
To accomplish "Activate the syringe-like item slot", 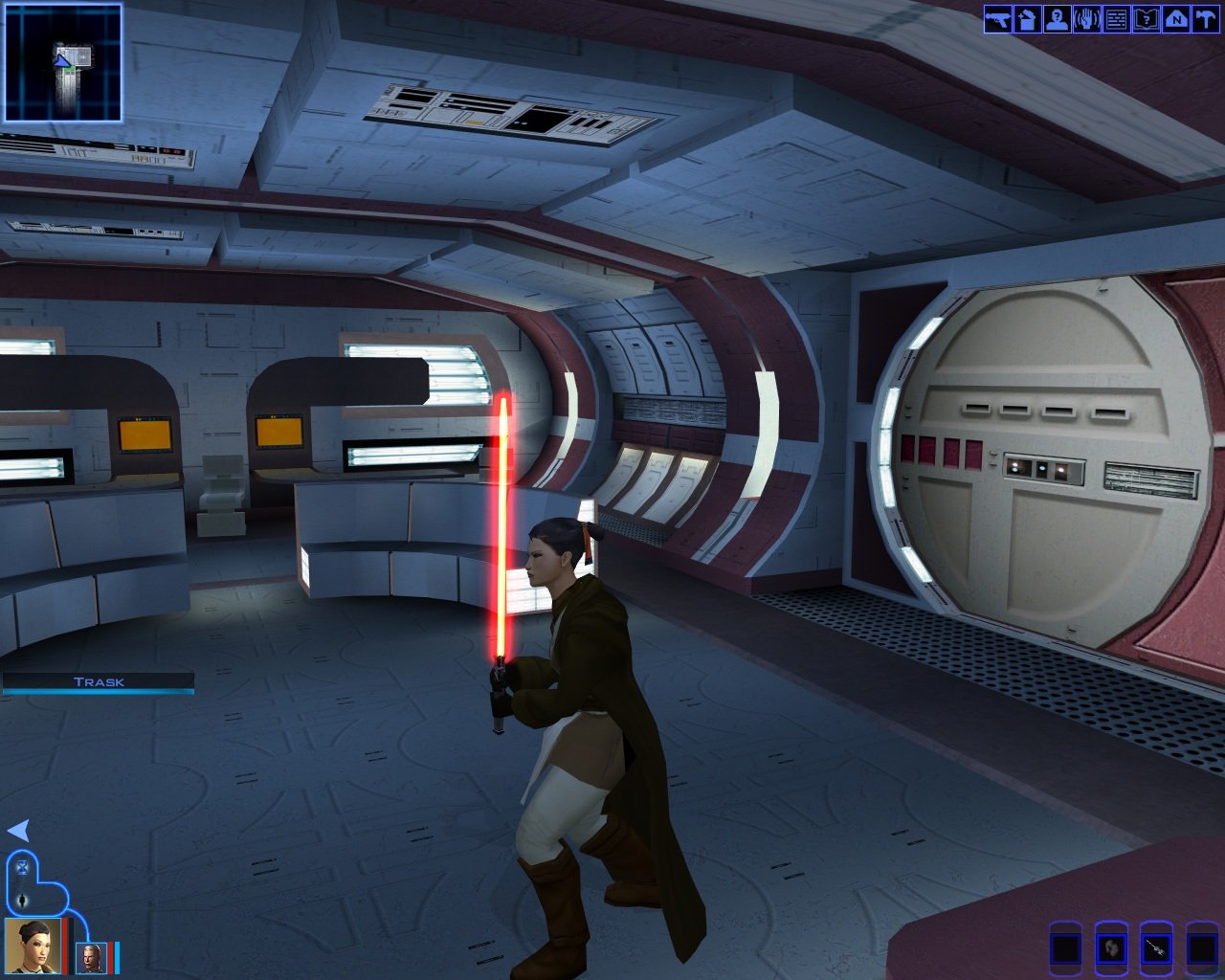I will pos(1156,948).
